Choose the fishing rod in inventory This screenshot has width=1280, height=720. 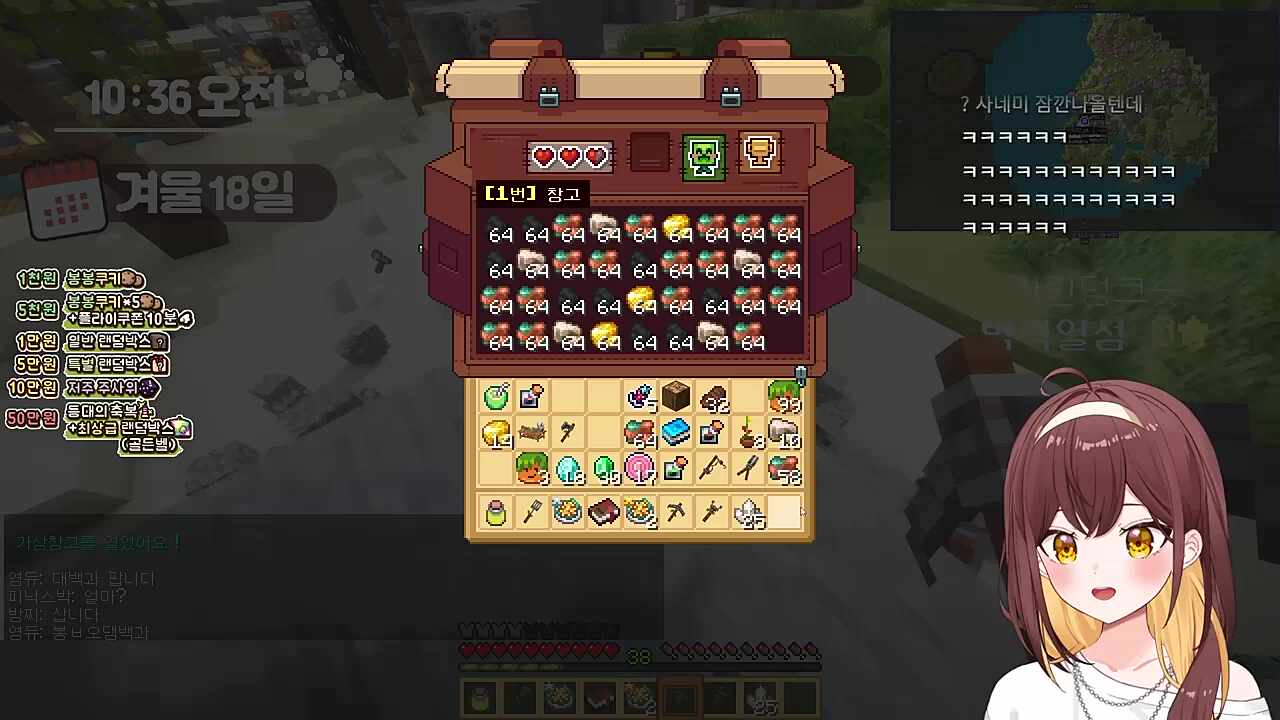711,468
